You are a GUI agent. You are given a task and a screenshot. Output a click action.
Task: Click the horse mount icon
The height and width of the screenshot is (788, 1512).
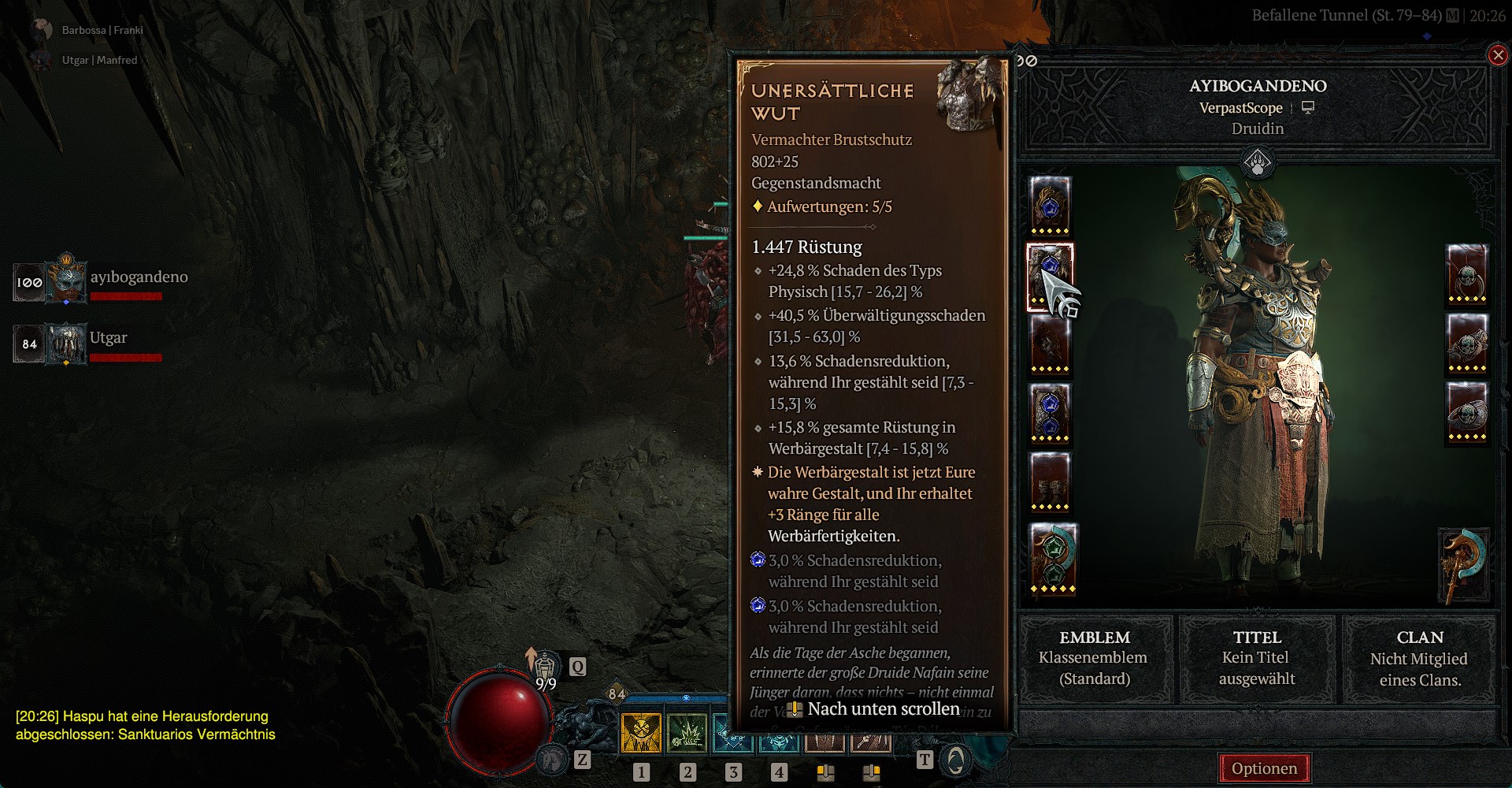(552, 760)
